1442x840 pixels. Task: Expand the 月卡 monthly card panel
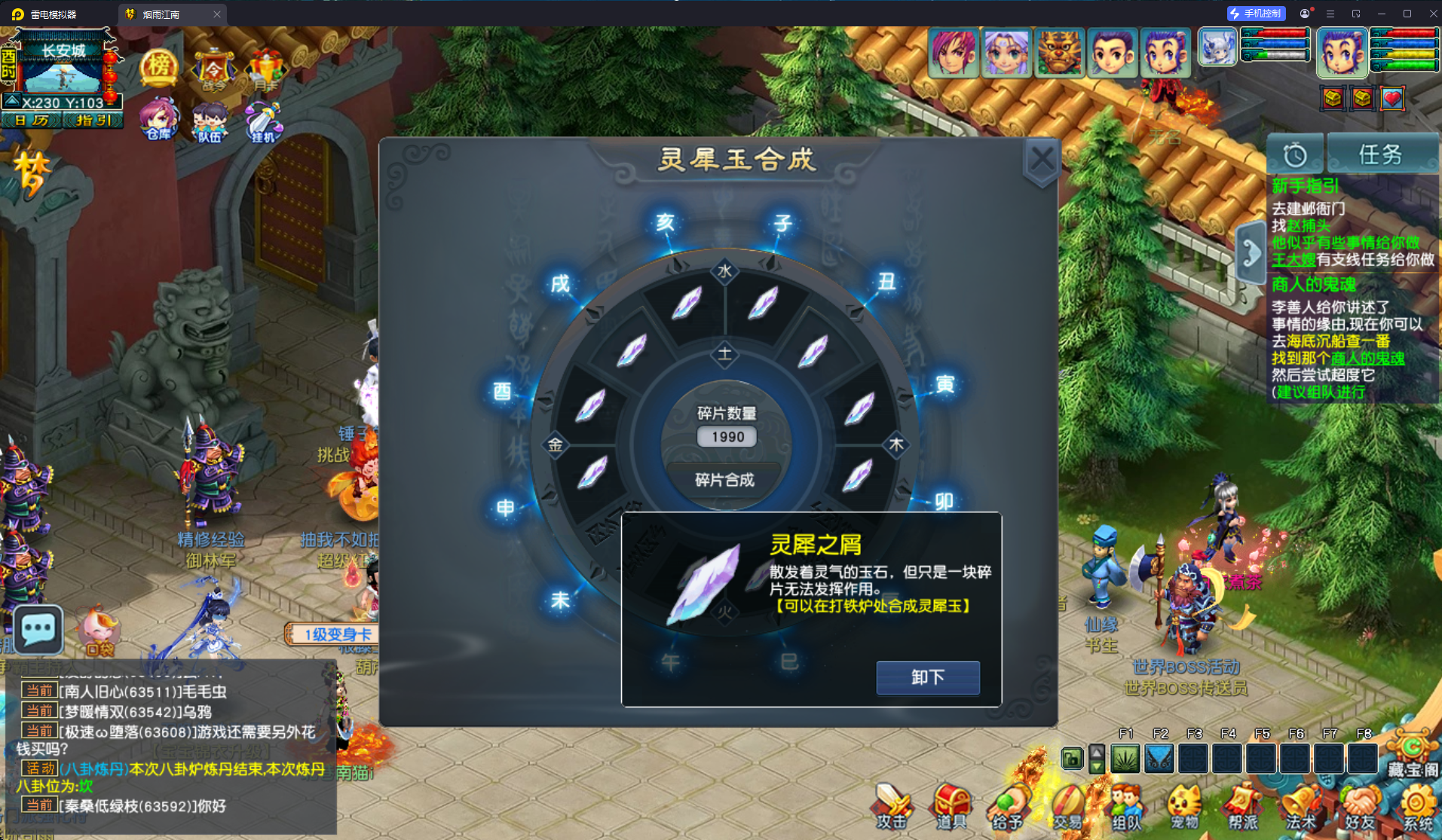pyautogui.click(x=264, y=68)
